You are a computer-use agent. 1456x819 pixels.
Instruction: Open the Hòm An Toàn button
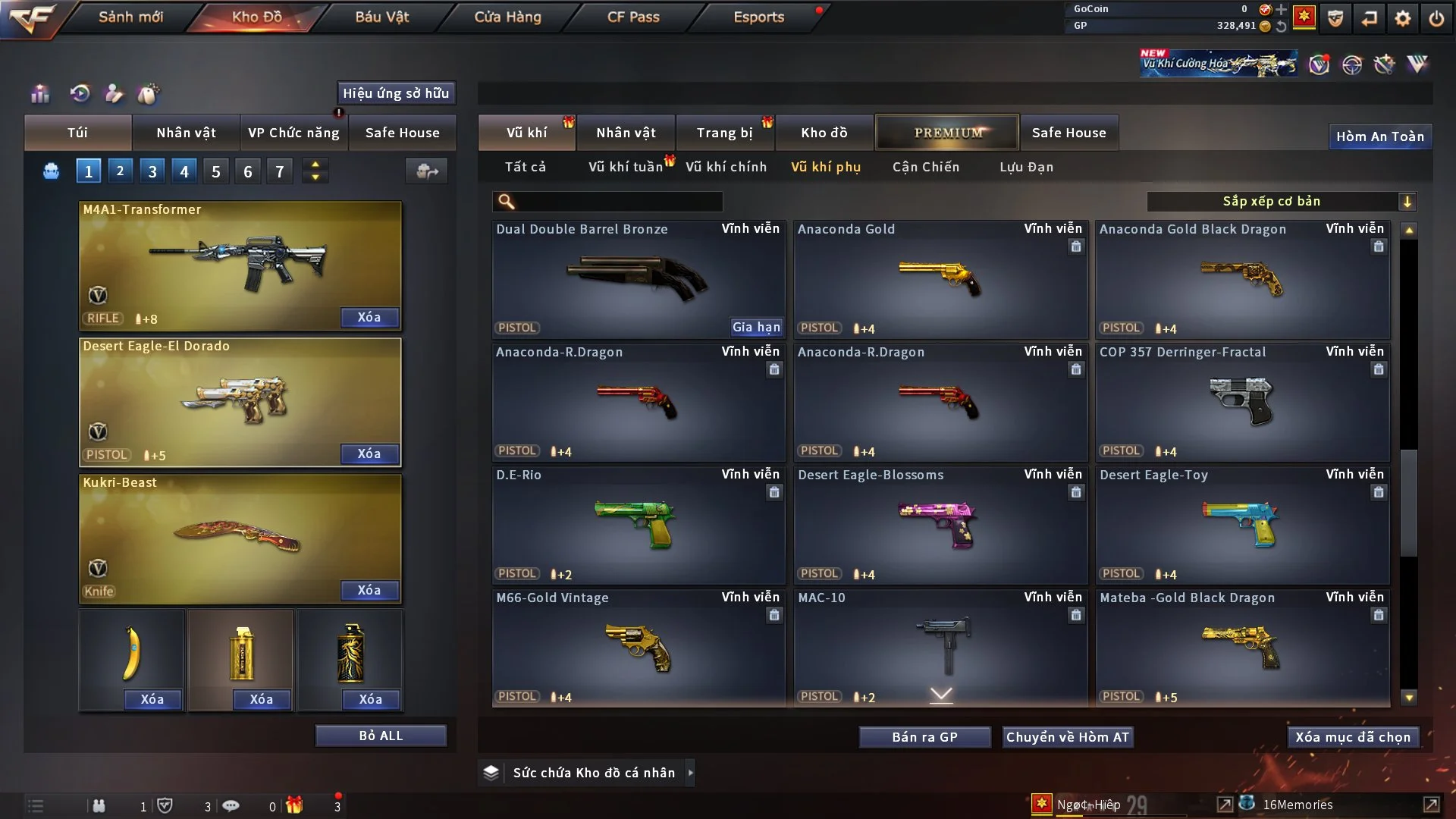pyautogui.click(x=1379, y=136)
